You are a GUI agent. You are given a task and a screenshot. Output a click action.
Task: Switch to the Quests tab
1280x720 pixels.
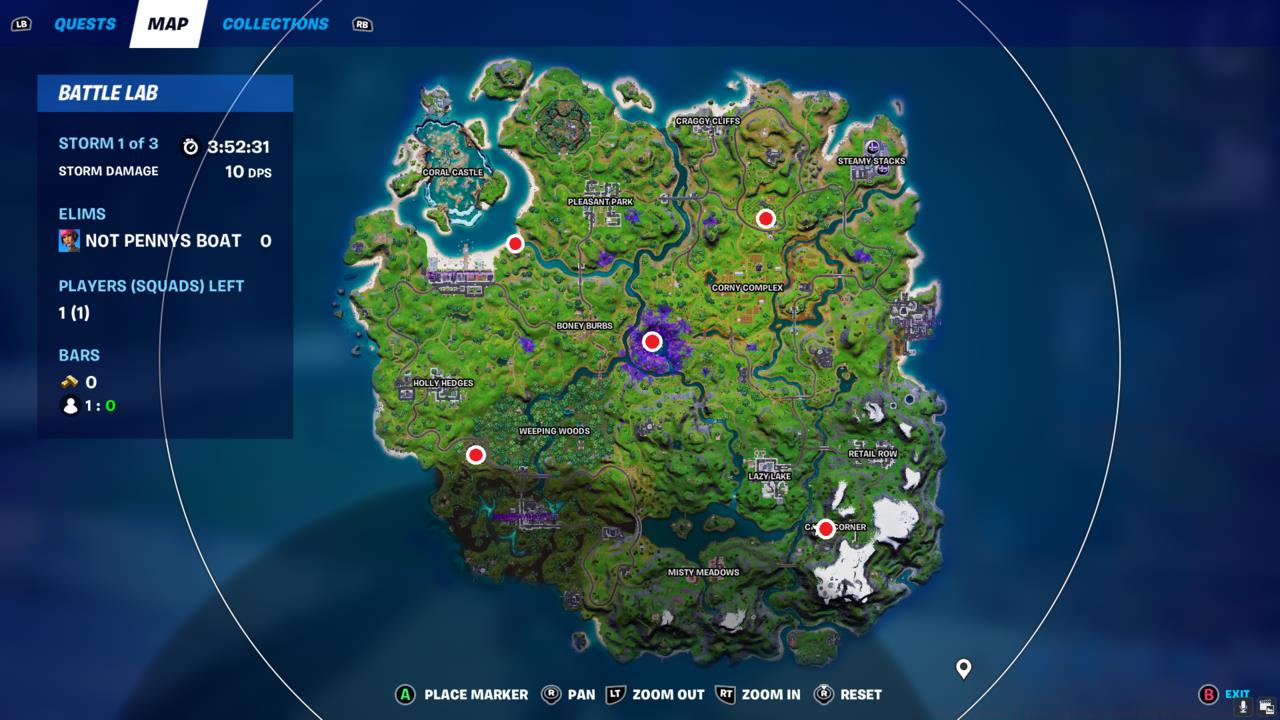(x=84, y=24)
